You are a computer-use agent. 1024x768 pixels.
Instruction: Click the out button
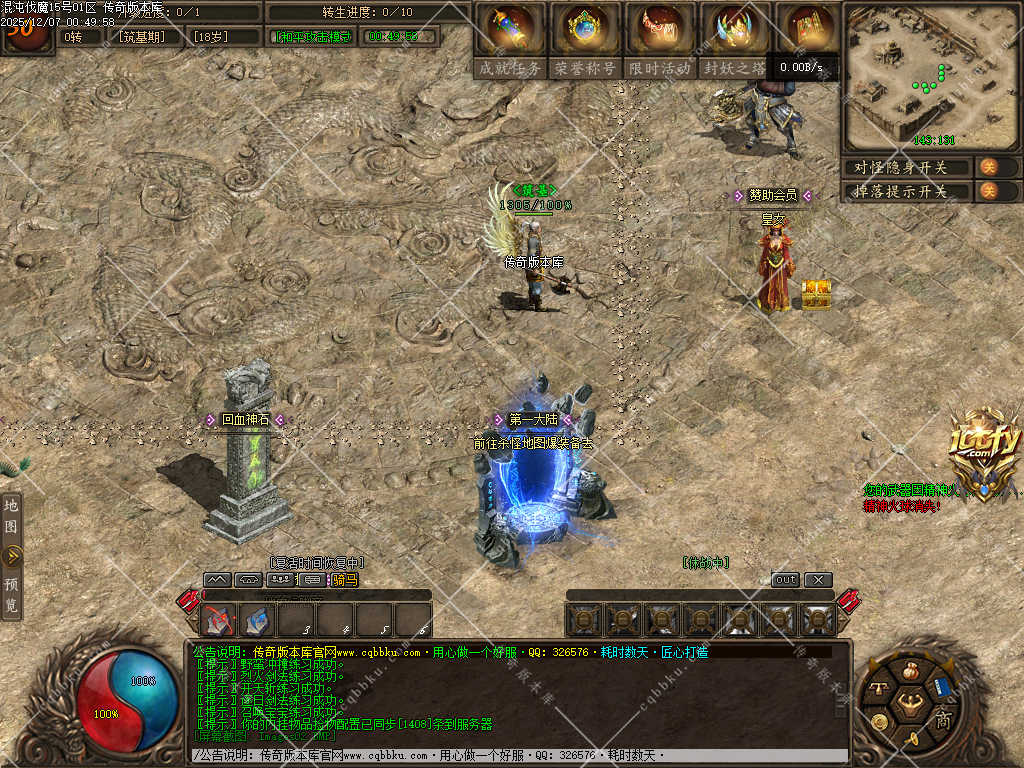(x=786, y=580)
